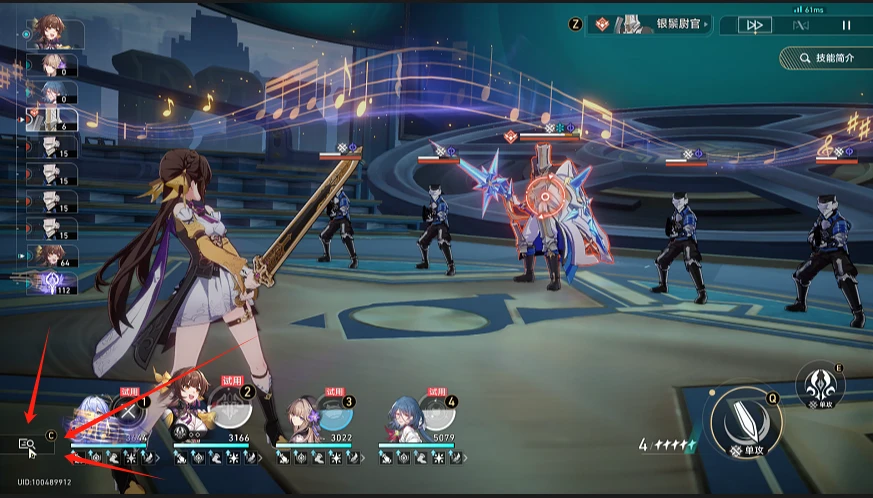This screenshot has width=873, height=498.
Task: Open the battle details magnifier button
Action: click(27, 444)
